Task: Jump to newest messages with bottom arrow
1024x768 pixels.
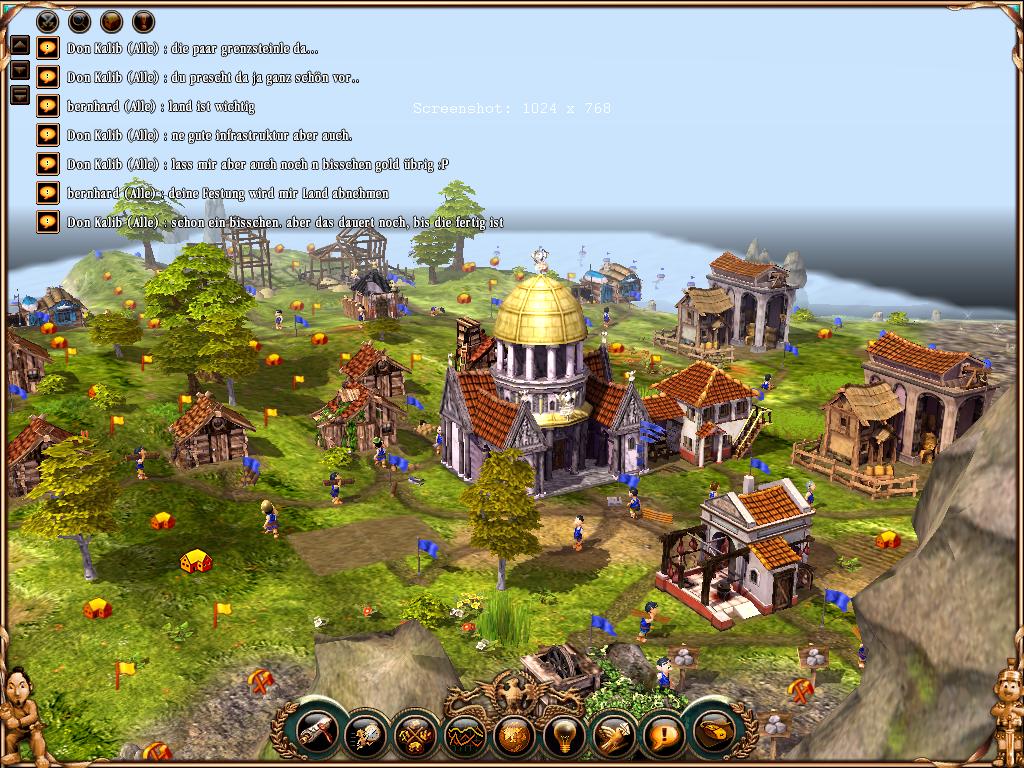Action: pos(19,95)
